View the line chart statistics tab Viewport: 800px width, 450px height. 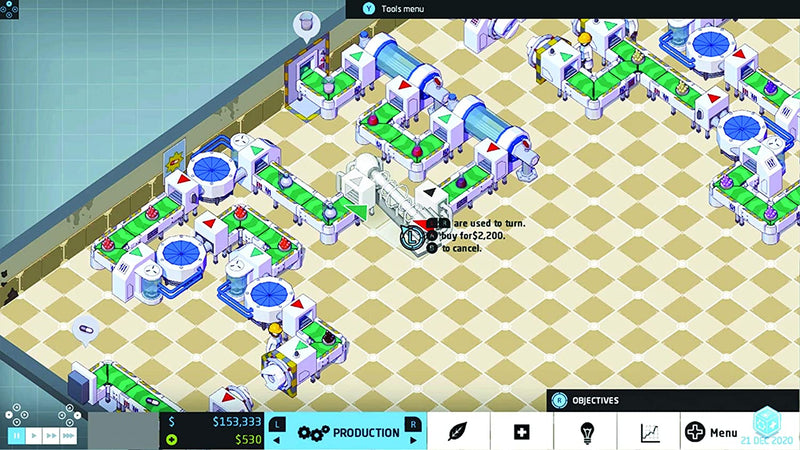650,432
